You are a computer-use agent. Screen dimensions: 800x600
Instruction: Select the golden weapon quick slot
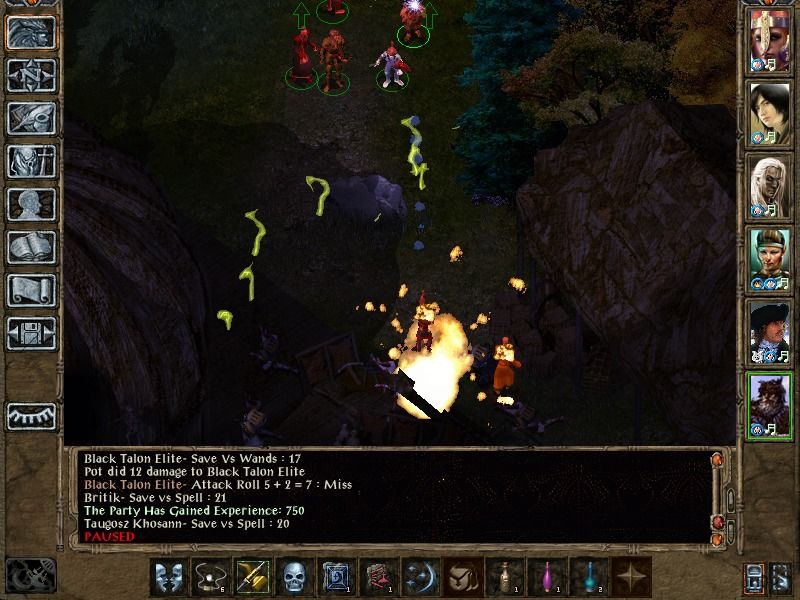[x=252, y=577]
